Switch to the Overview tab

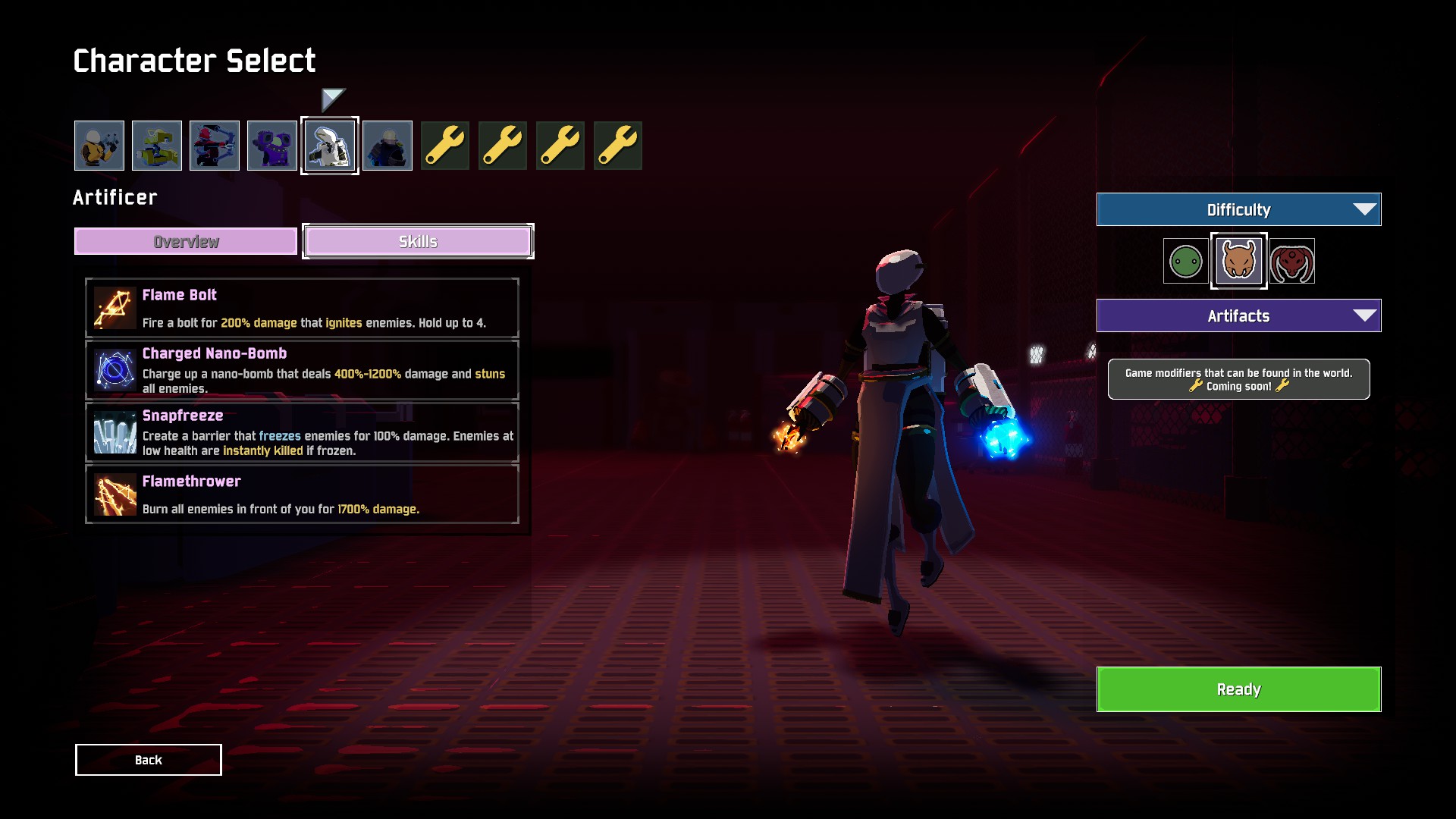pyautogui.click(x=186, y=241)
